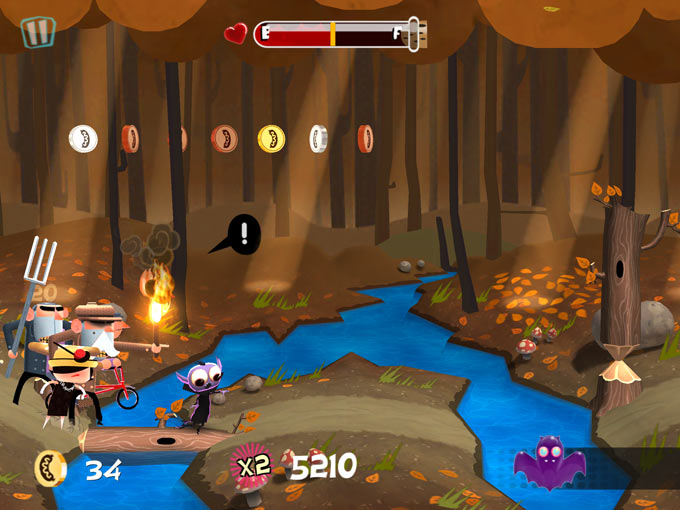Pause the game with the top-left button
Screen dimensions: 680x510
[x=38, y=31]
